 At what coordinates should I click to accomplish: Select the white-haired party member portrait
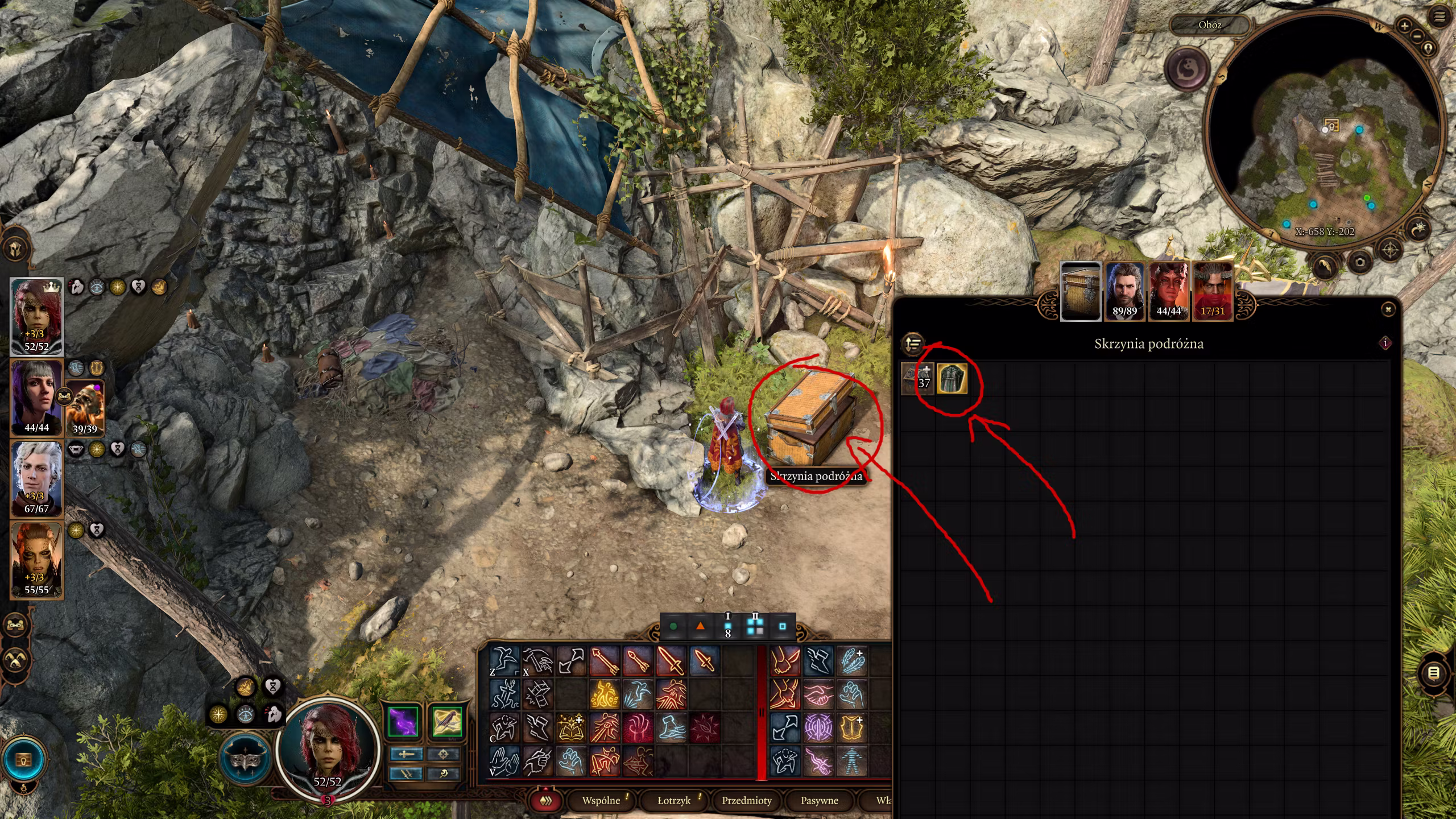36,478
